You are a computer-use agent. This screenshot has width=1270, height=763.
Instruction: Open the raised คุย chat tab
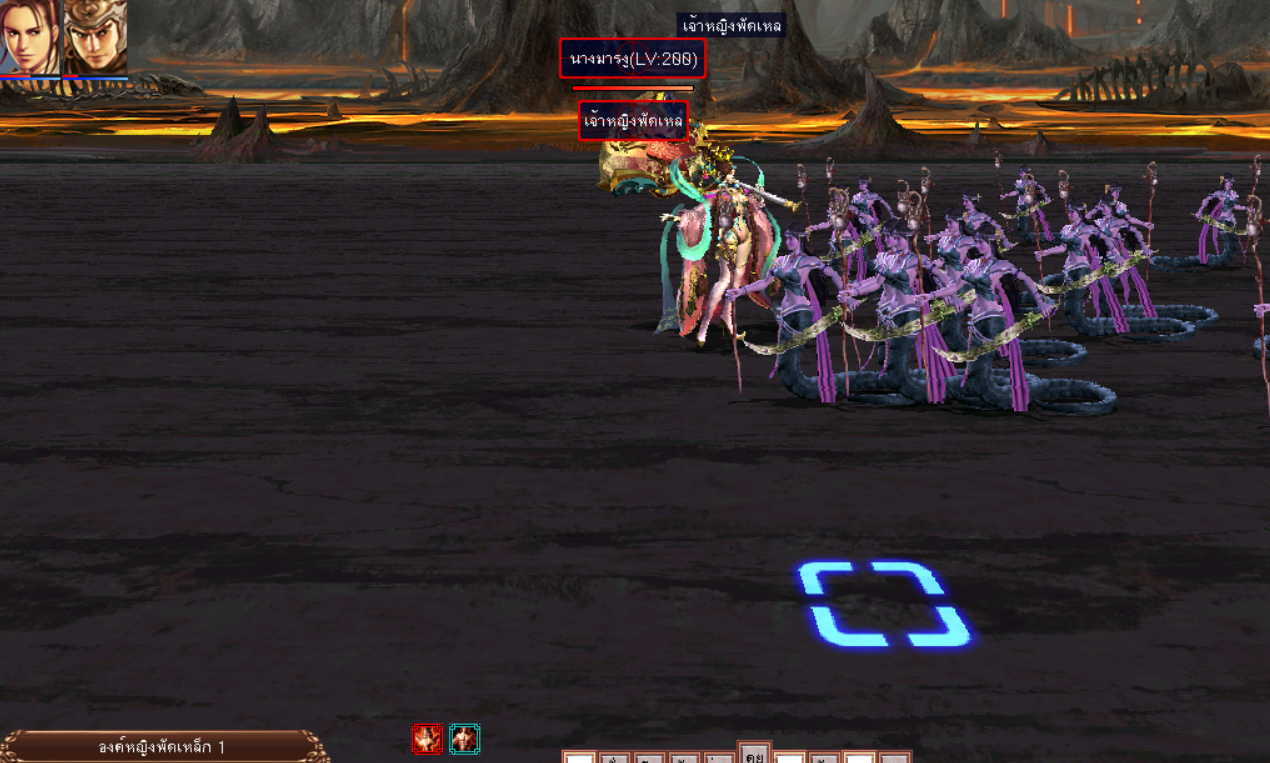coord(754,753)
